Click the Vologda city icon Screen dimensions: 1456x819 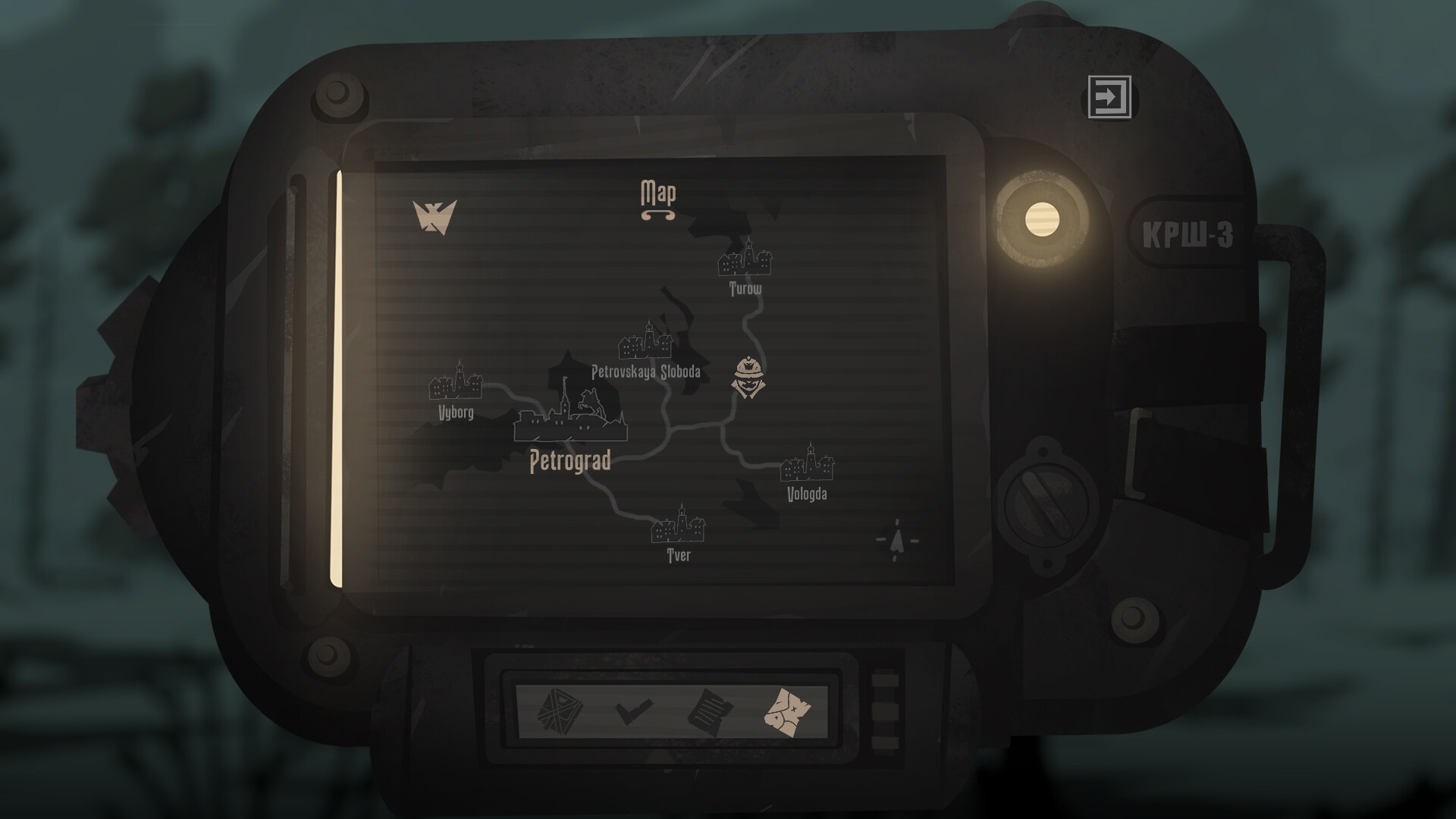coord(808,464)
